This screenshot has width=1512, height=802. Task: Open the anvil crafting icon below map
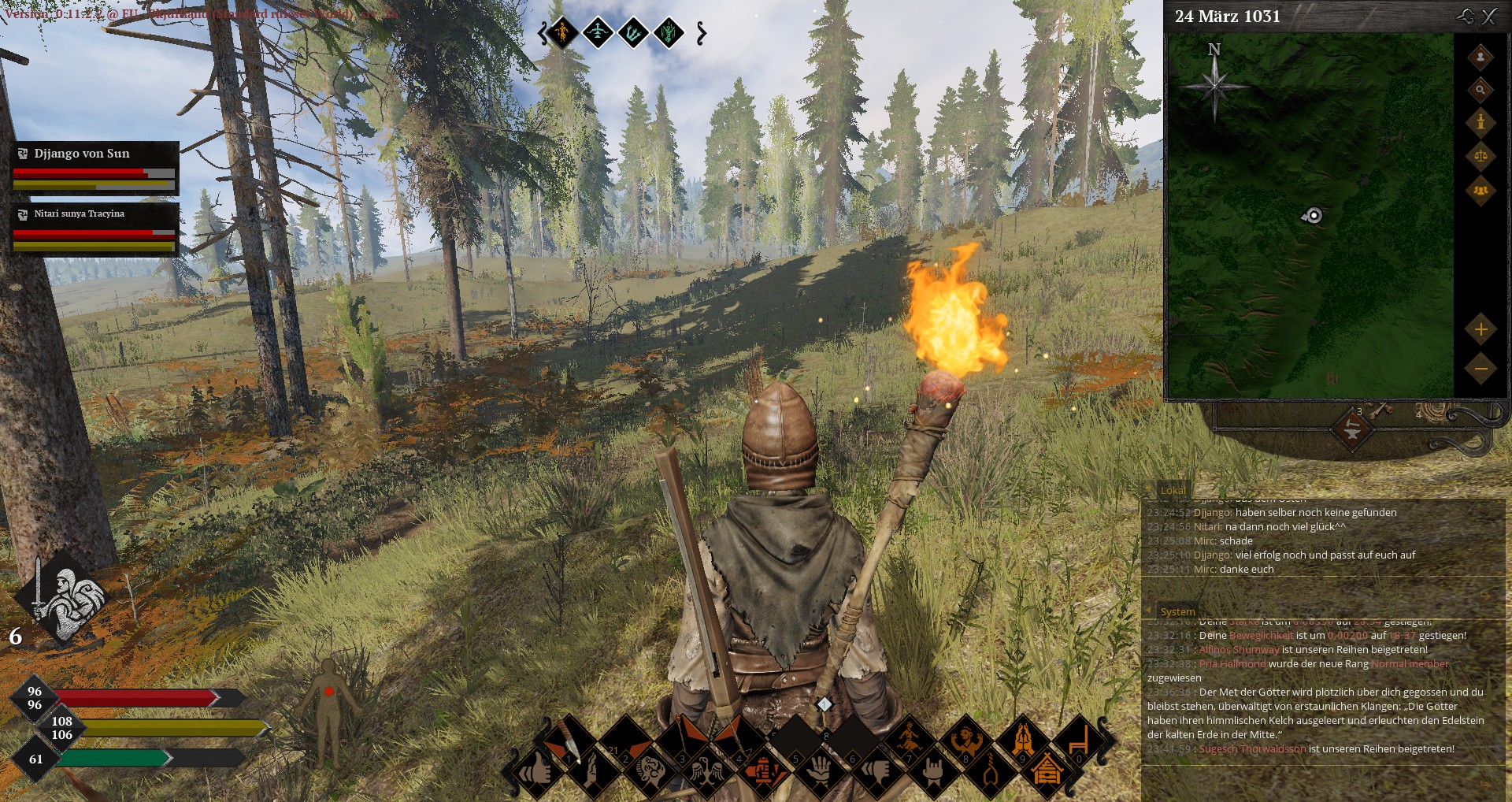1352,429
